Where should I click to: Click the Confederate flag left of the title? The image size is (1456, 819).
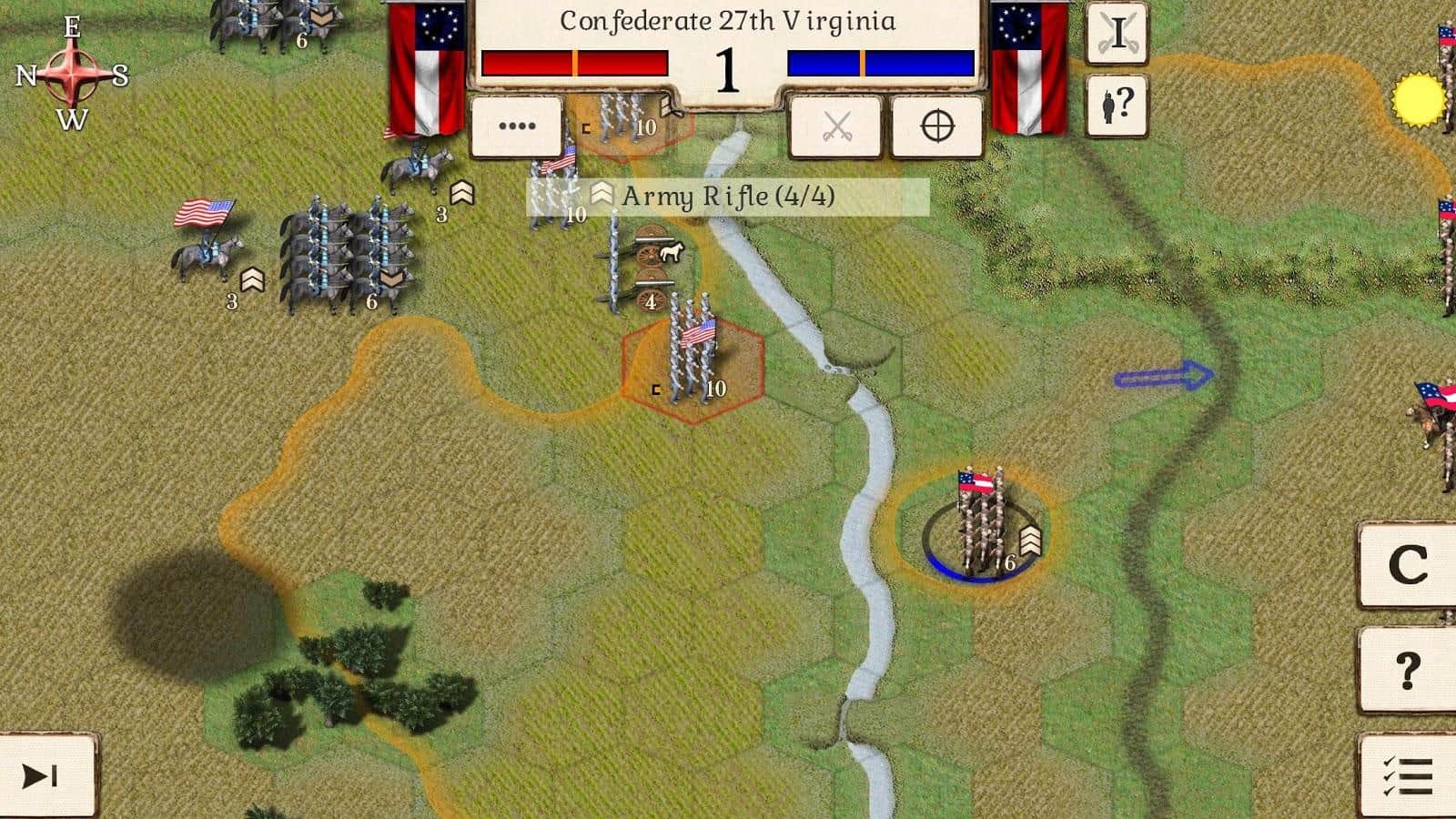(424, 68)
